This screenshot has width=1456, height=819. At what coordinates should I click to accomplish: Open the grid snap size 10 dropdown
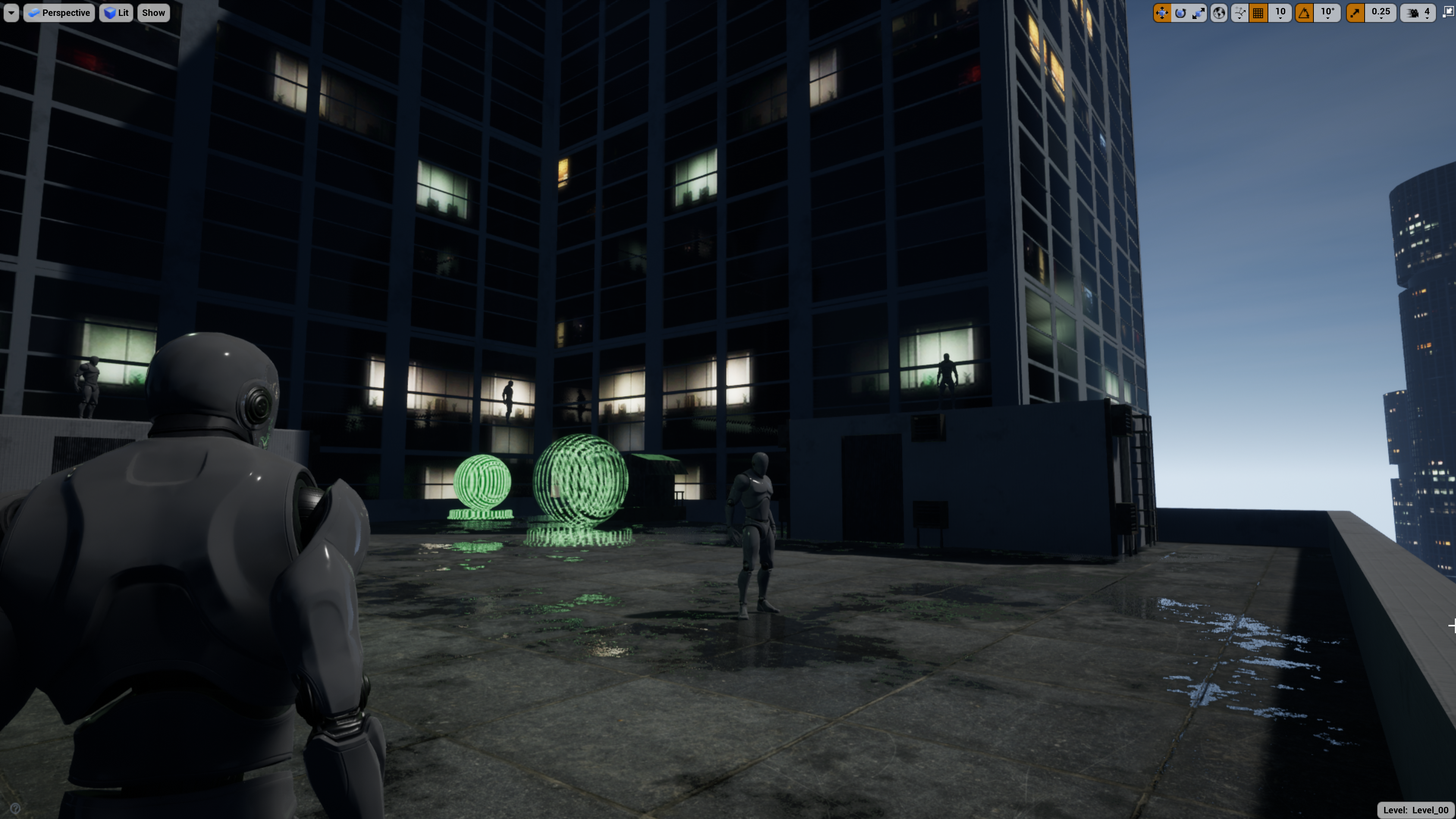[x=1280, y=13]
